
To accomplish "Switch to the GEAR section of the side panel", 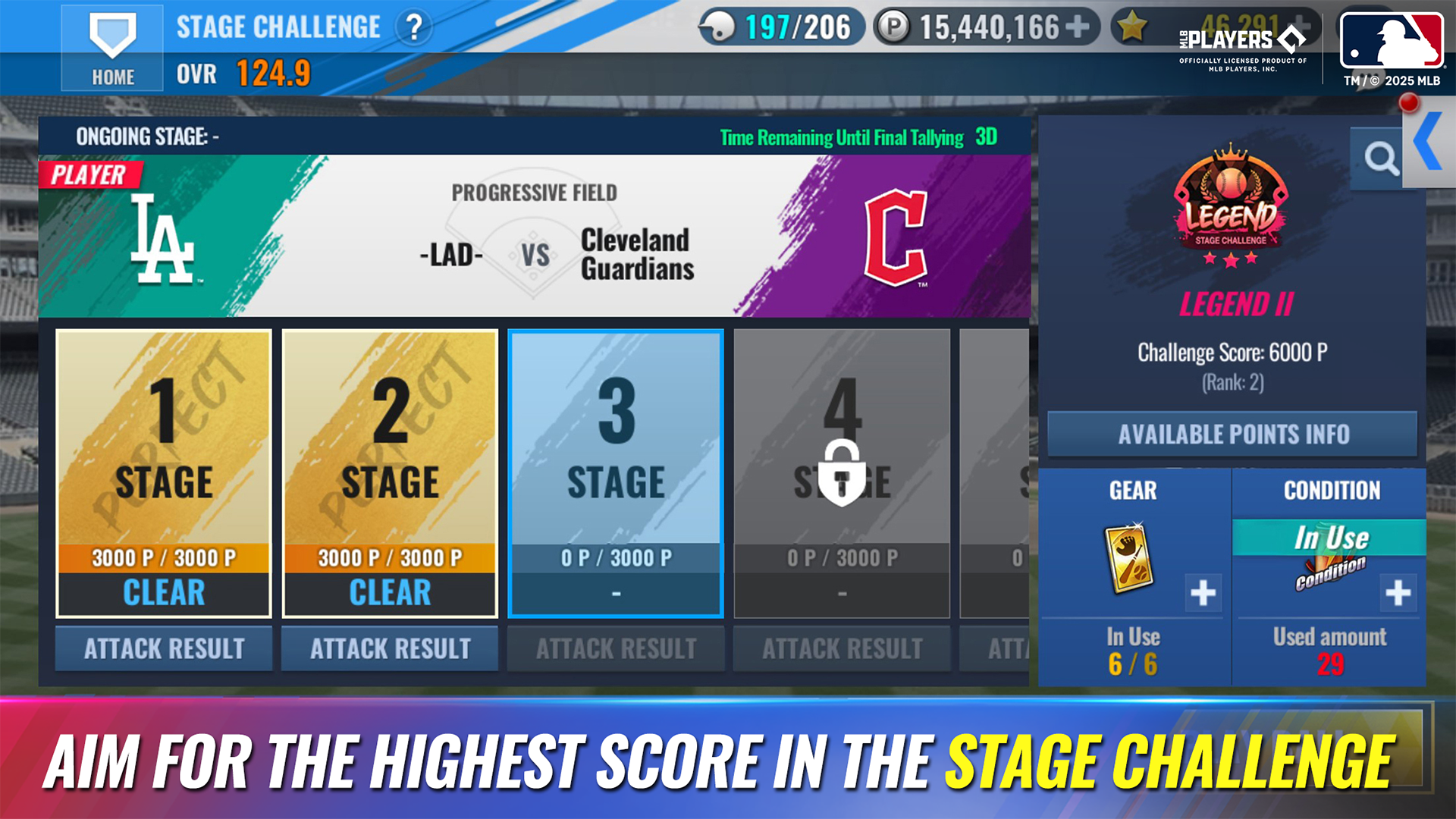I will 1133,491.
